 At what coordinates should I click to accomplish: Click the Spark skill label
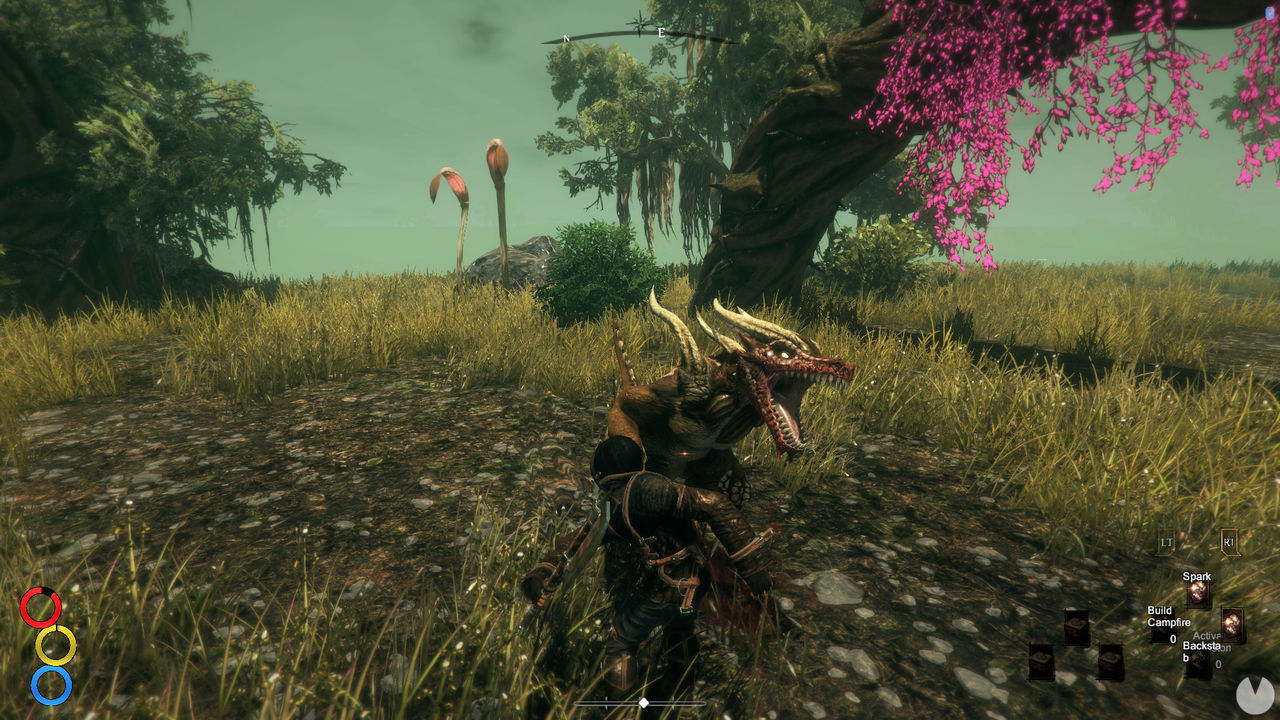(1198, 576)
